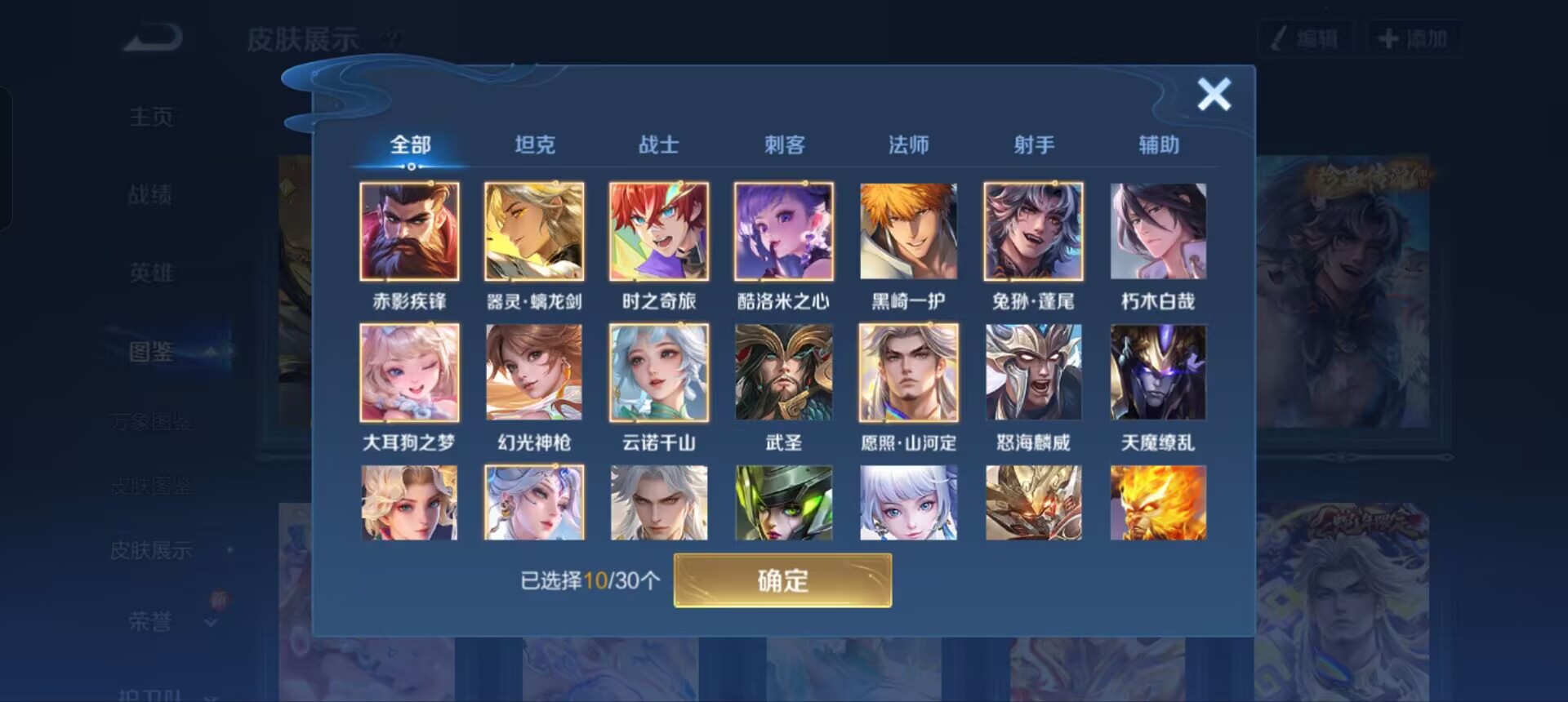
Task: Select the 黑崎一护 skin avatar
Action: (909, 233)
